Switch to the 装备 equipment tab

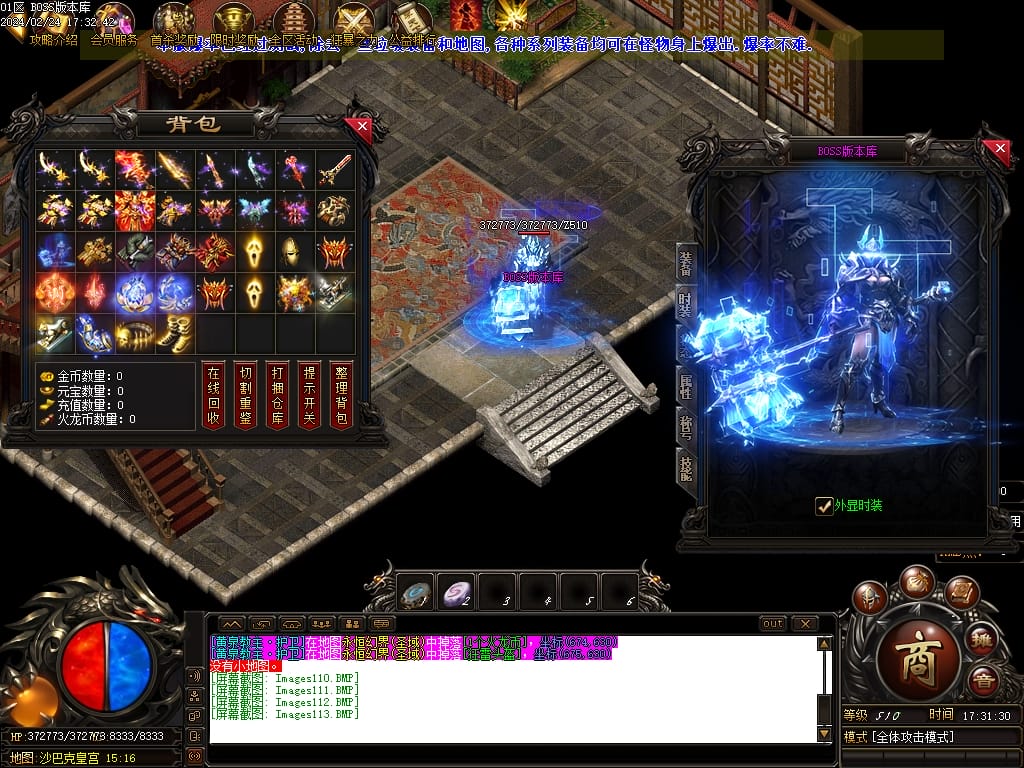click(x=686, y=263)
